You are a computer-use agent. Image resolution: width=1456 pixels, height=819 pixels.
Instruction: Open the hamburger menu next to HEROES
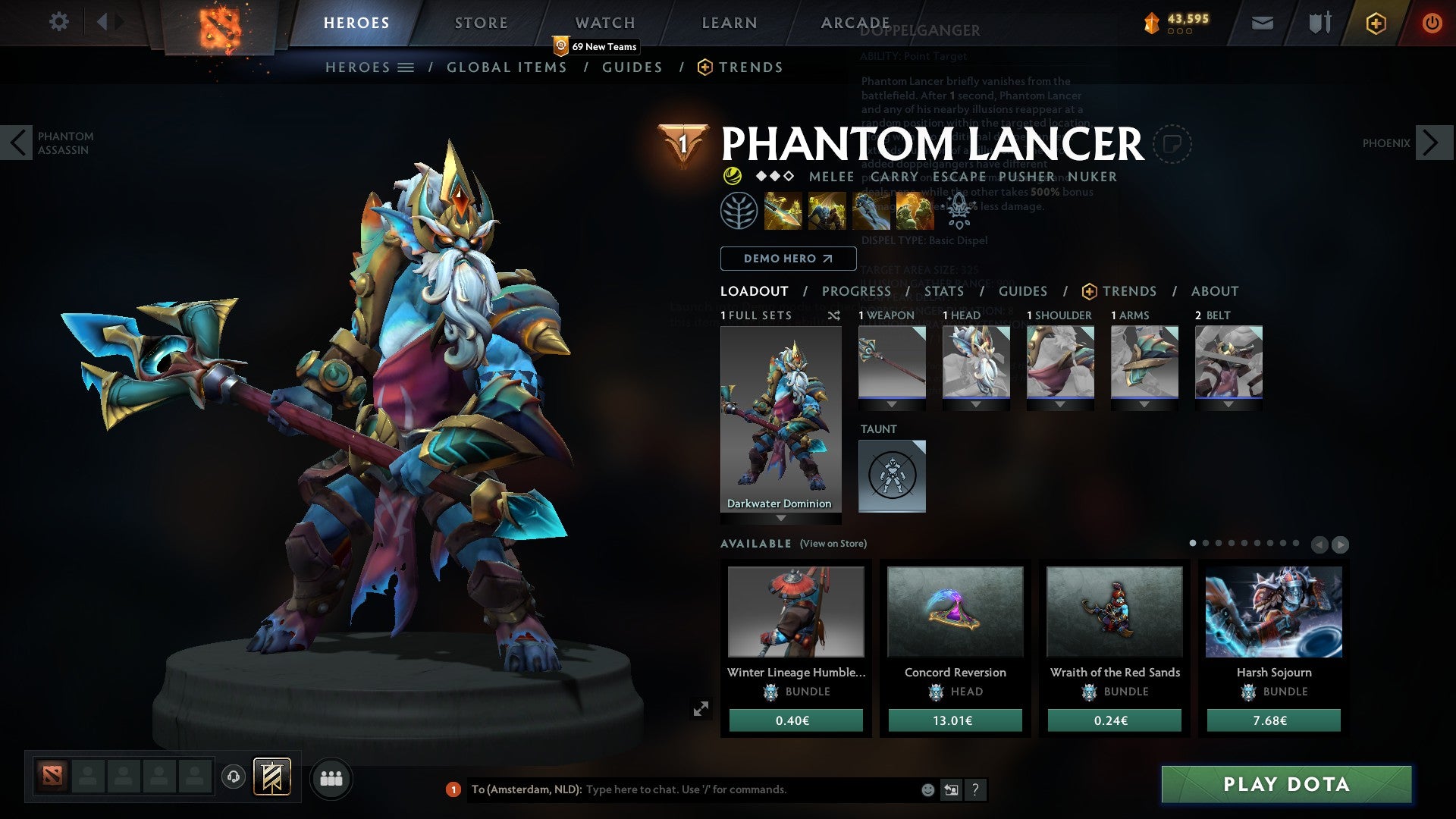[x=407, y=67]
